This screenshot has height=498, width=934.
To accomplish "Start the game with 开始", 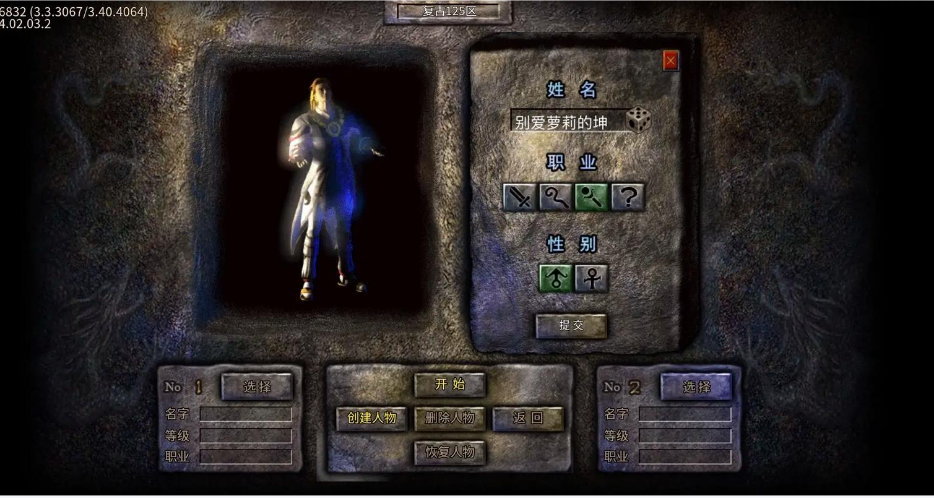I will coord(450,384).
